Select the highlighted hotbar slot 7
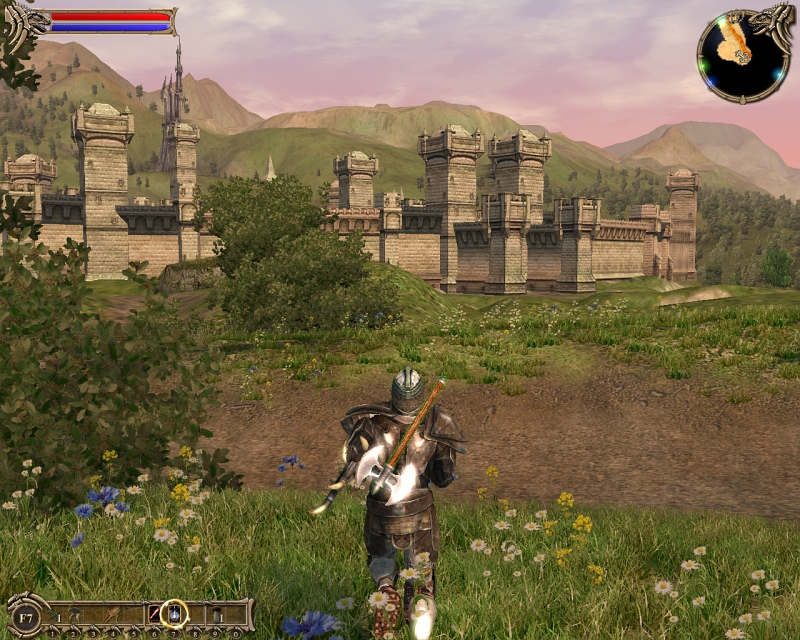Image resolution: width=800 pixels, height=640 pixels. 175,612
